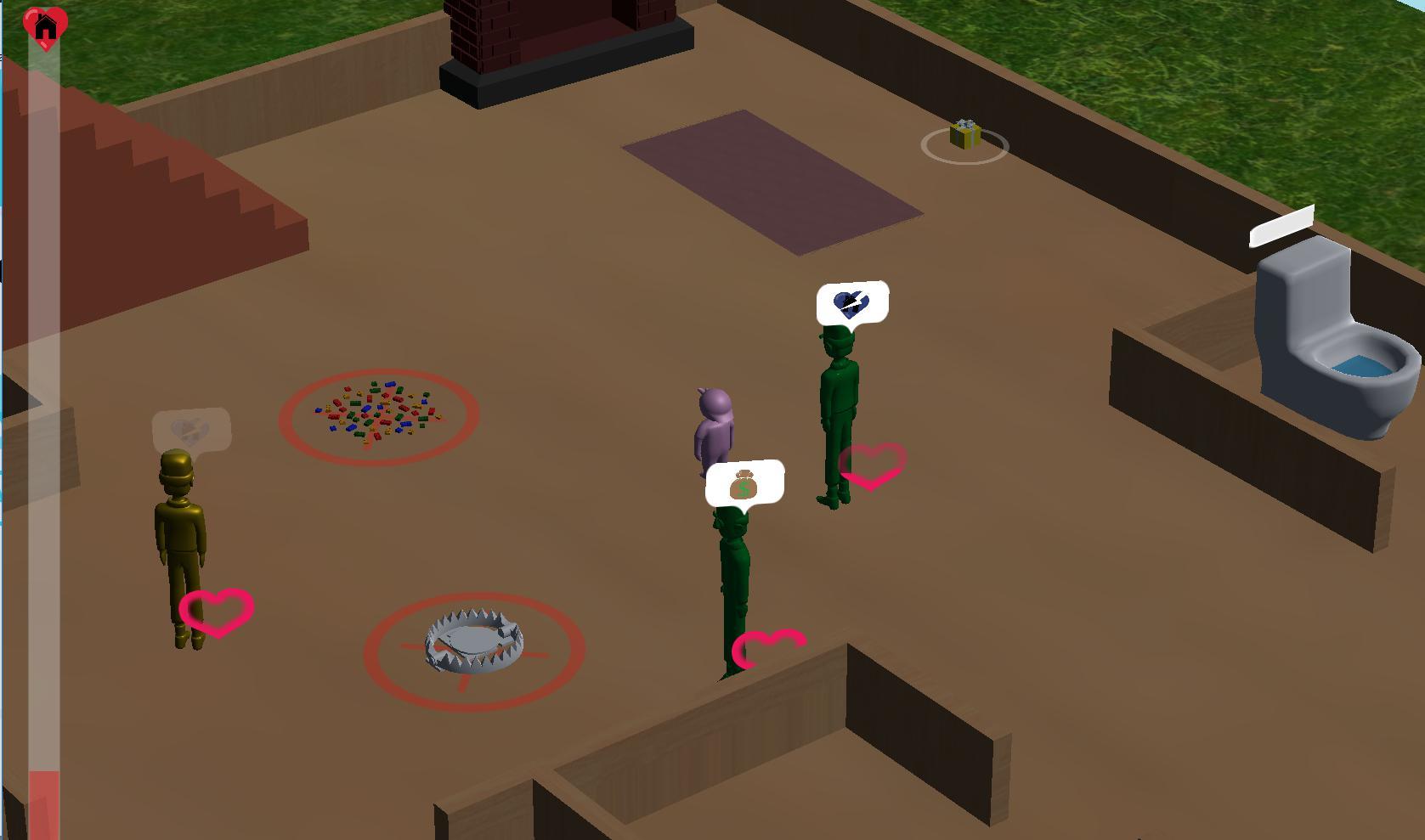Open the gift box inside the circle marker
This screenshot has height=840, width=1425.
pos(964,136)
